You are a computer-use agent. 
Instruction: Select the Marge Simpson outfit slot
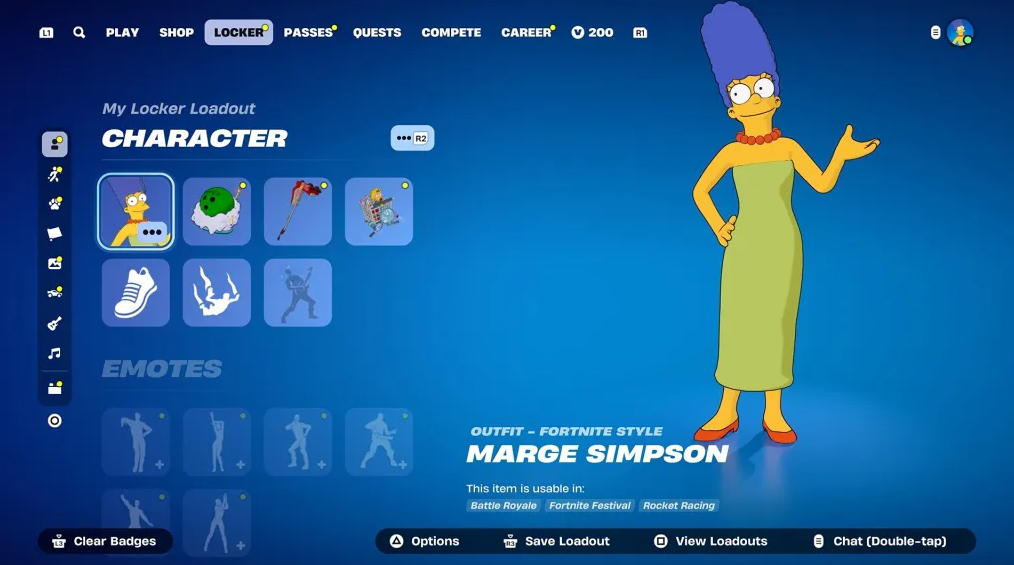click(x=136, y=211)
